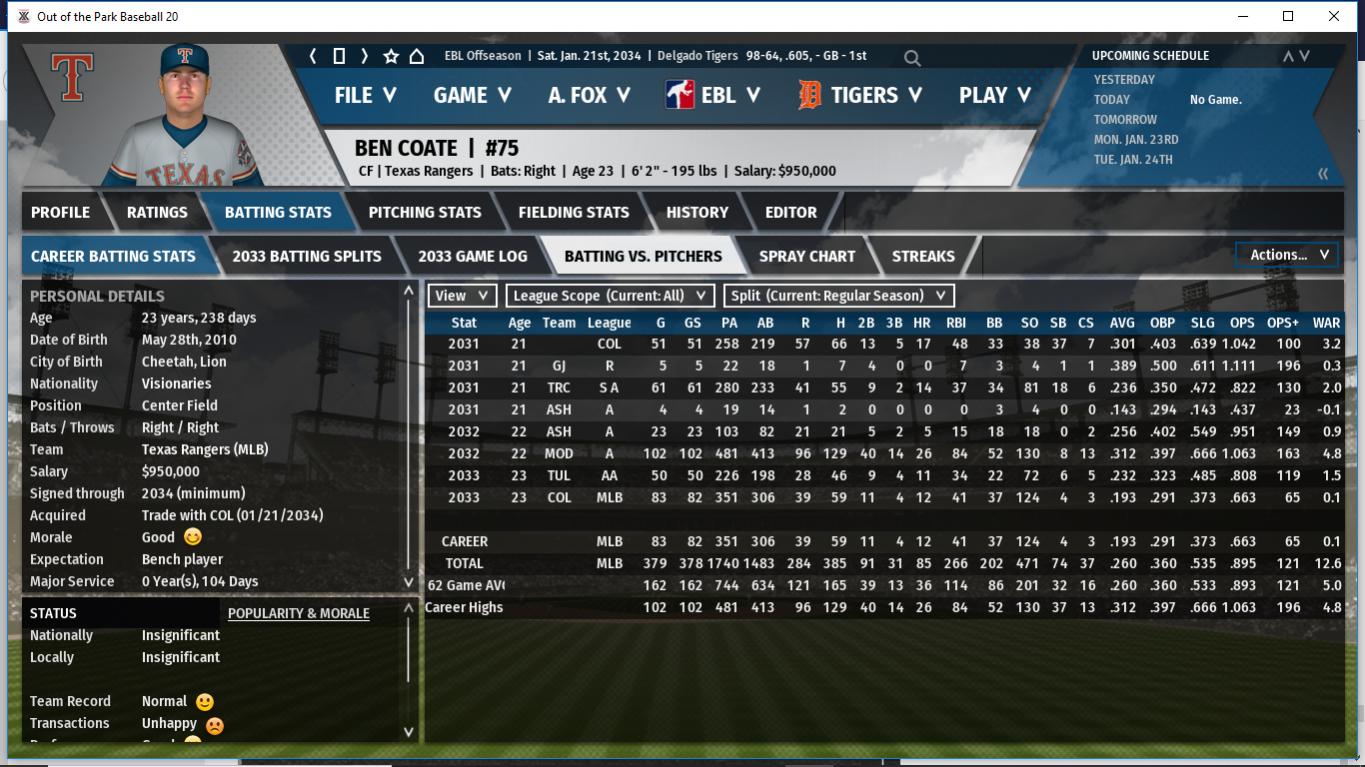Open the player EDITOR tab
The height and width of the screenshot is (767, 1365).
pyautogui.click(x=791, y=212)
